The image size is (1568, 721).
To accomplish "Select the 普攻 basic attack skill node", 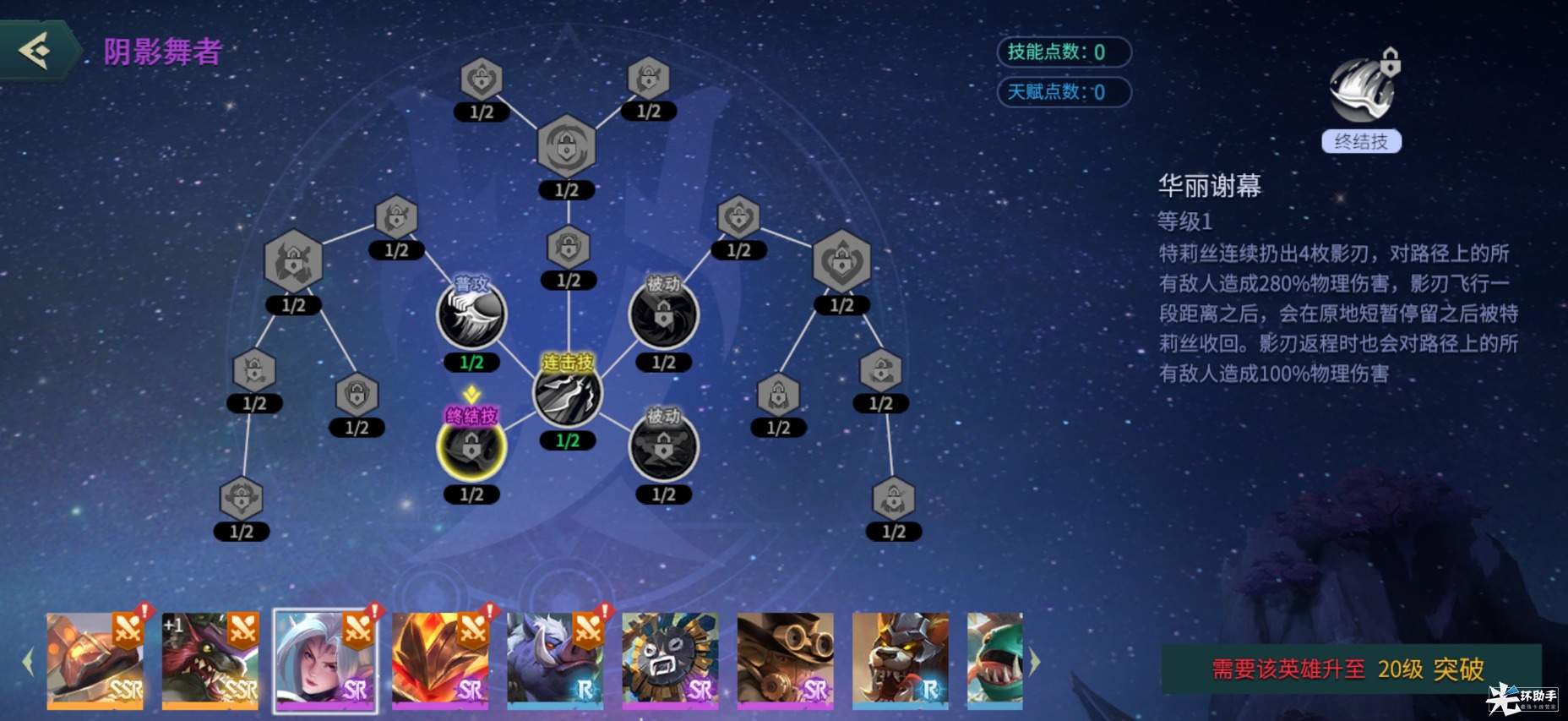I will (x=471, y=315).
